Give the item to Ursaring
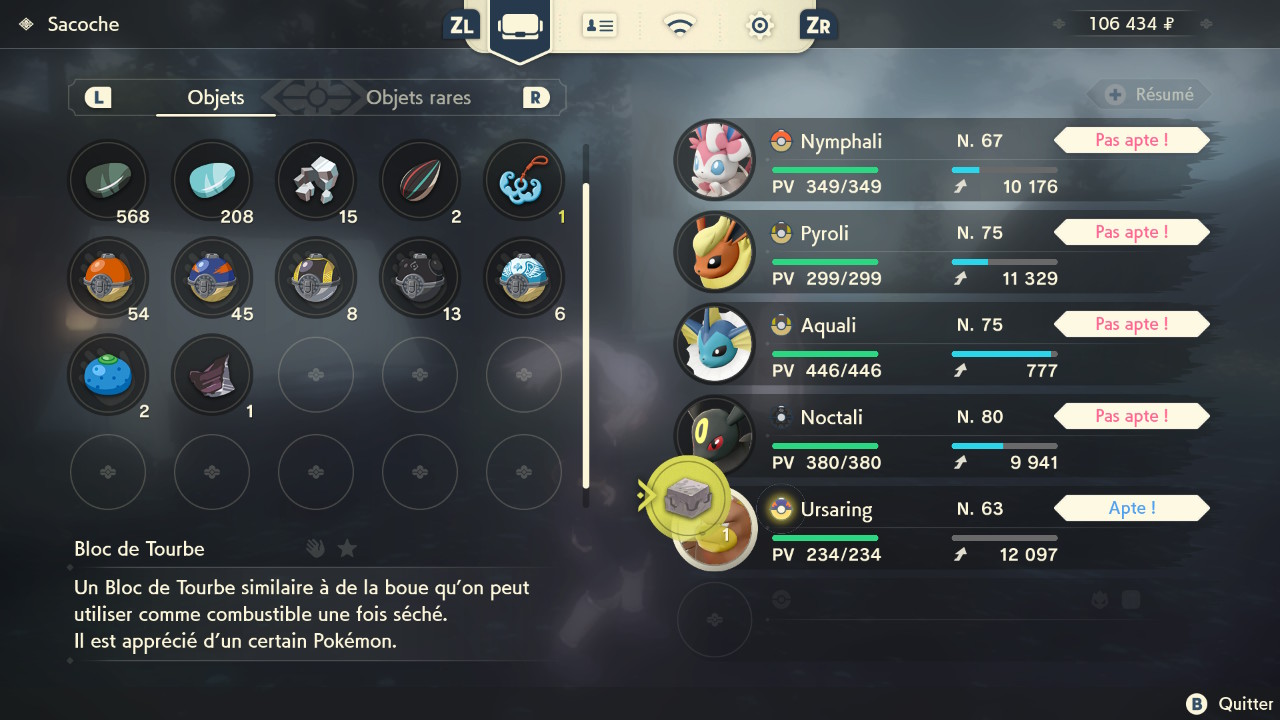Screen dimensions: 1280x720 tap(940, 527)
